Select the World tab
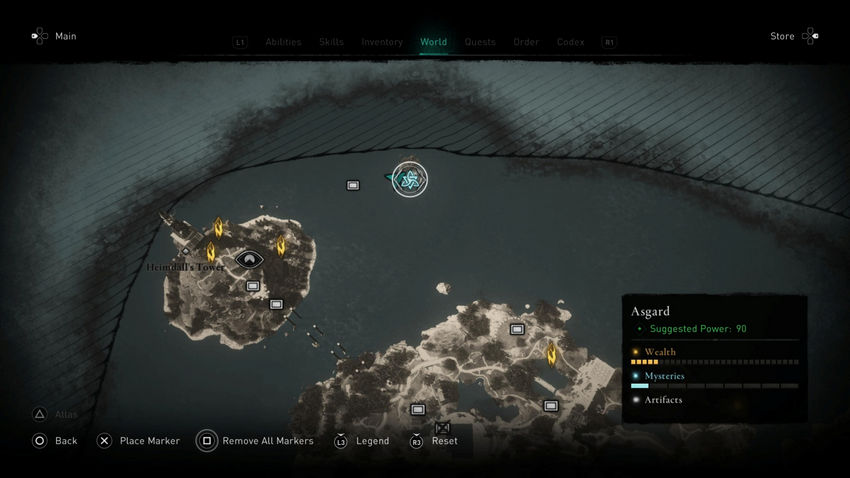Screen dimensions: 850x478 point(433,42)
